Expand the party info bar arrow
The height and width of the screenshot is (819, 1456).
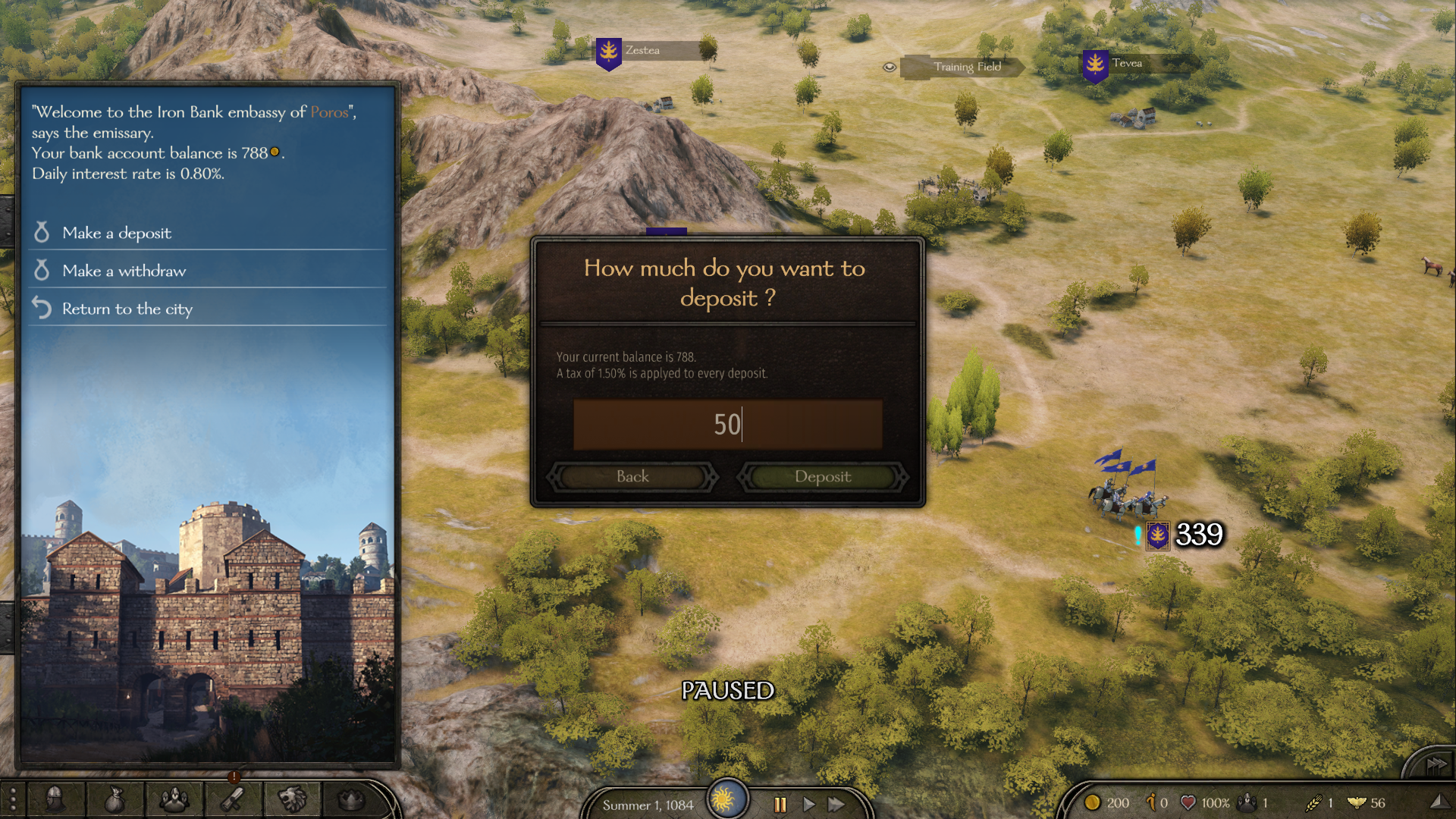[x=1437, y=802]
